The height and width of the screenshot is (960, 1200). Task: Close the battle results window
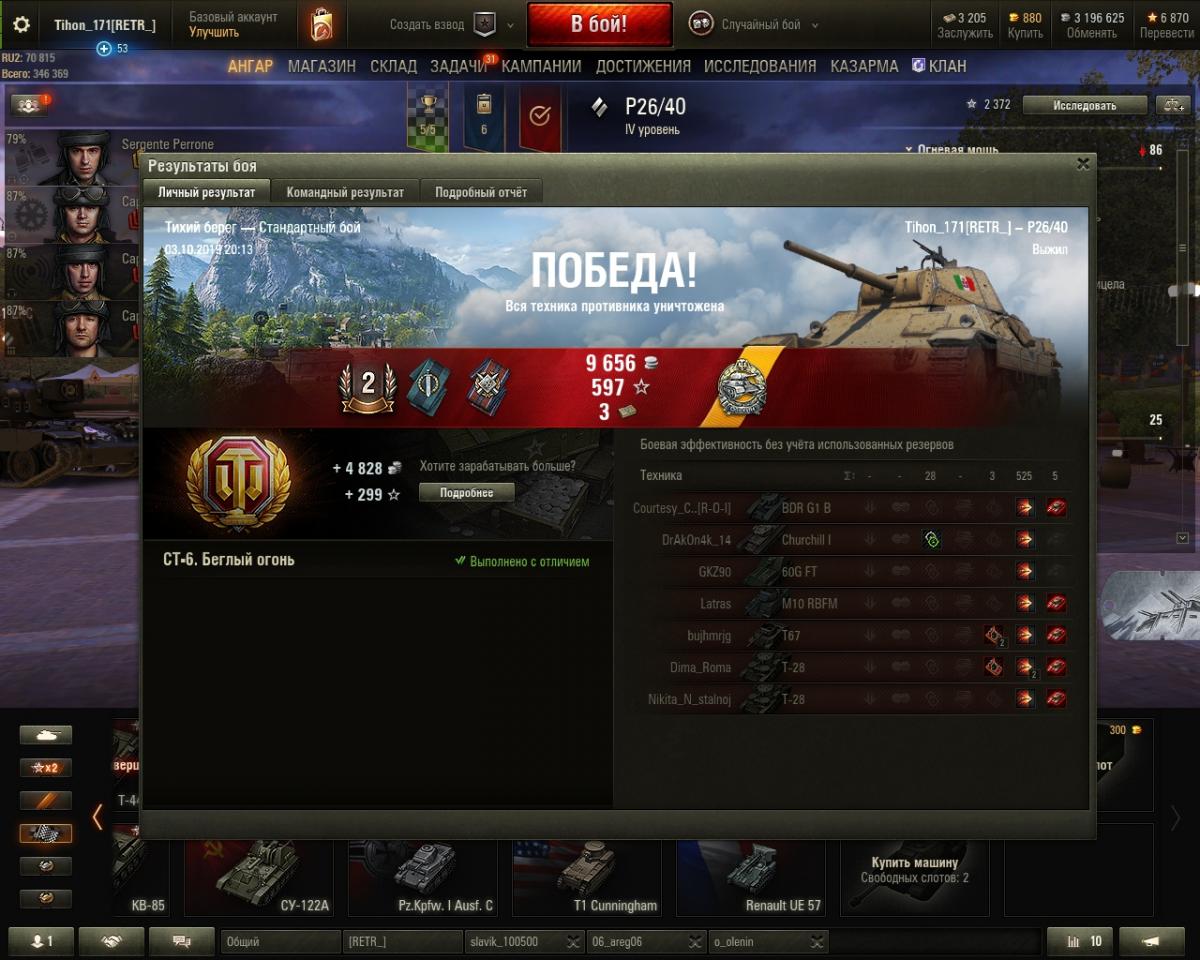tap(1083, 165)
